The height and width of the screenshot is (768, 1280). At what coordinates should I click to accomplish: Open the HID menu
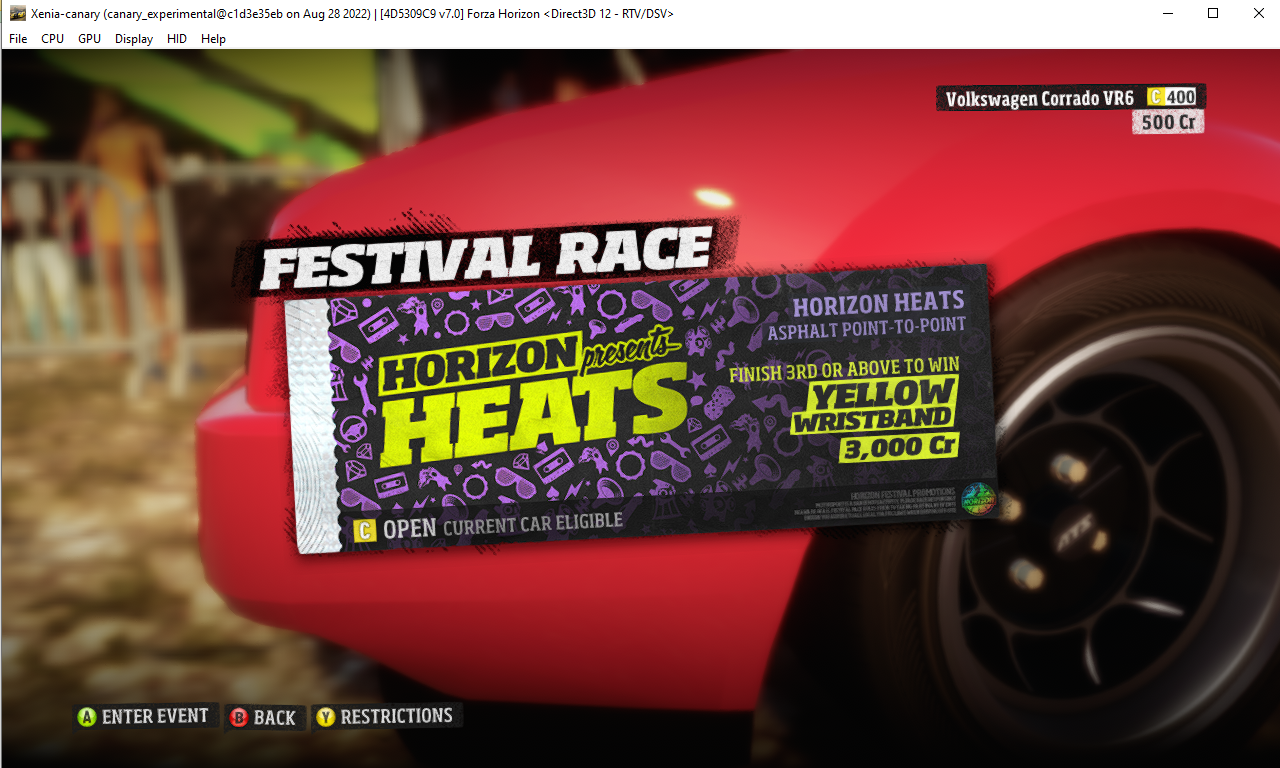176,39
